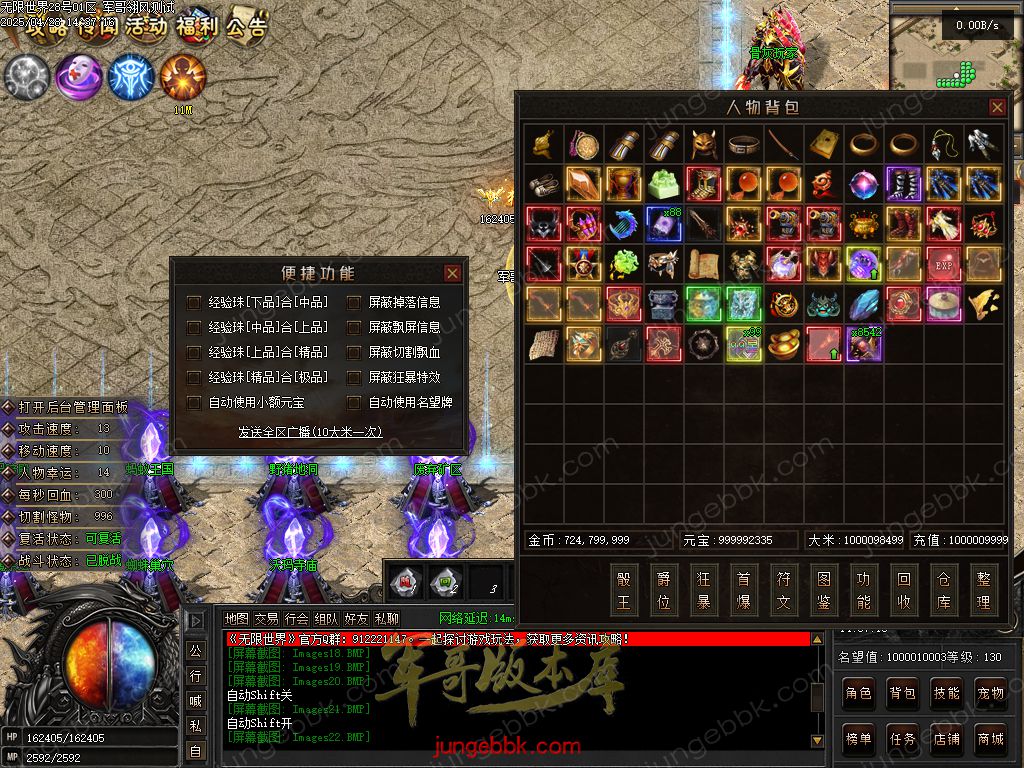
Task: Switch to the 行会 chat tab
Action: (296, 619)
